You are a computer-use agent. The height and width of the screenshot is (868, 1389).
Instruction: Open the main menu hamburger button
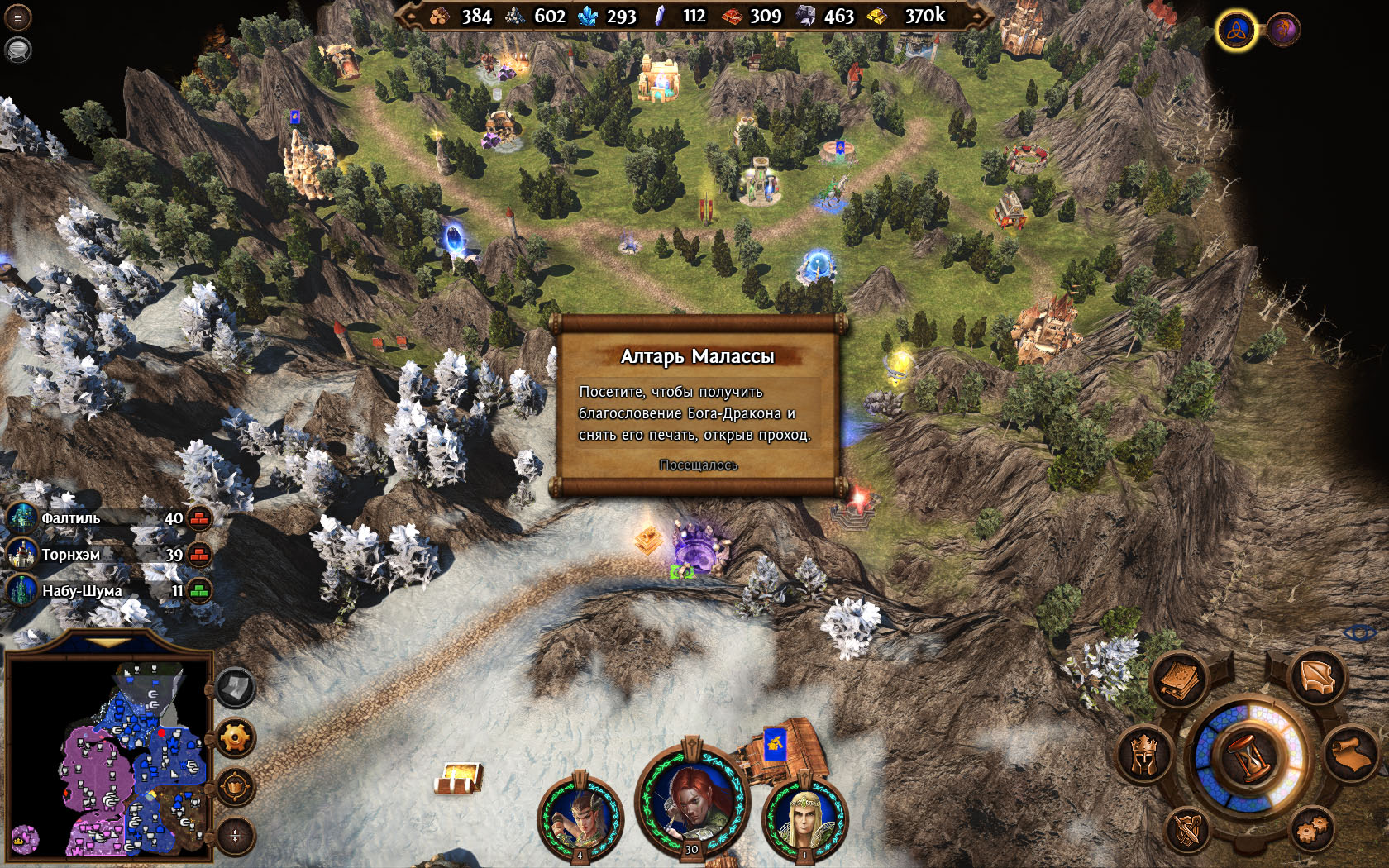[17, 17]
